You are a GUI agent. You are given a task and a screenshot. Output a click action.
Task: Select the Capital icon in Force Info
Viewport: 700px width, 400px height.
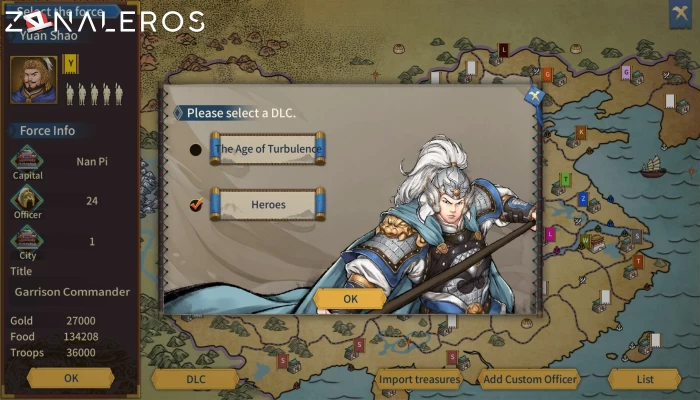[27, 160]
